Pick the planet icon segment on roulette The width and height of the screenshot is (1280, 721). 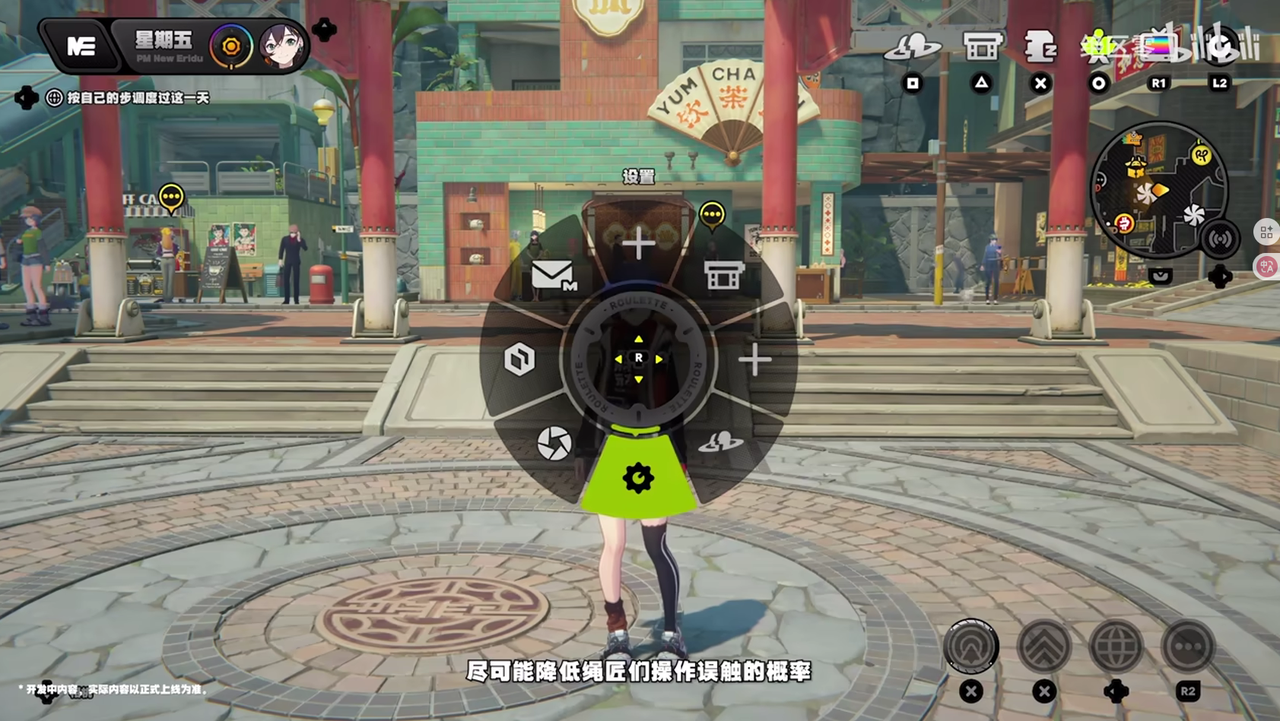(x=720, y=442)
